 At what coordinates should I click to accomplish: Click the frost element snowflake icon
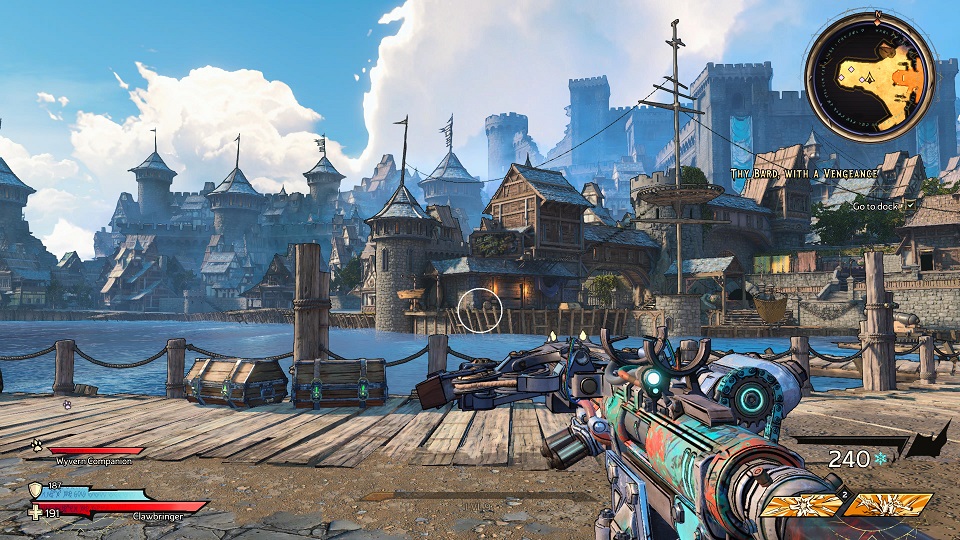(880, 458)
